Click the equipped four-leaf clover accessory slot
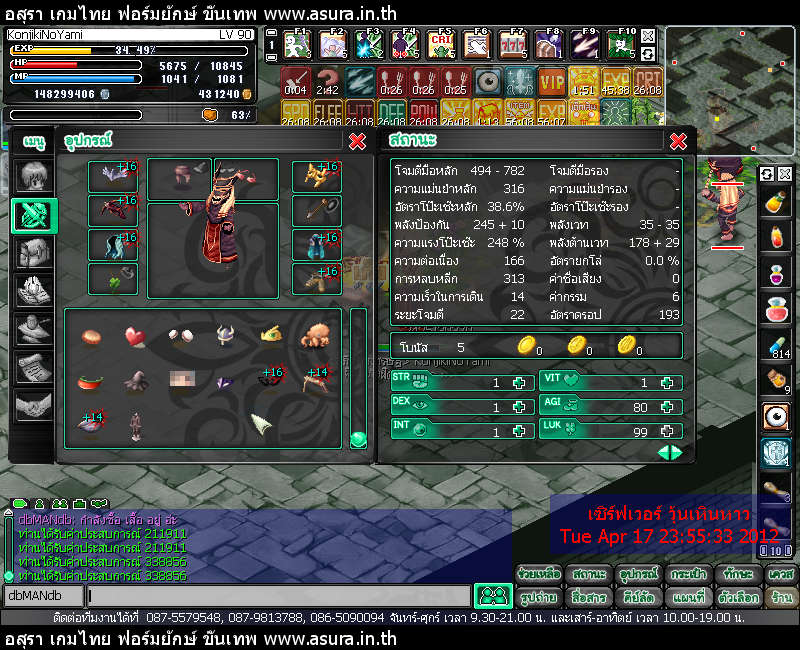 coord(112,279)
